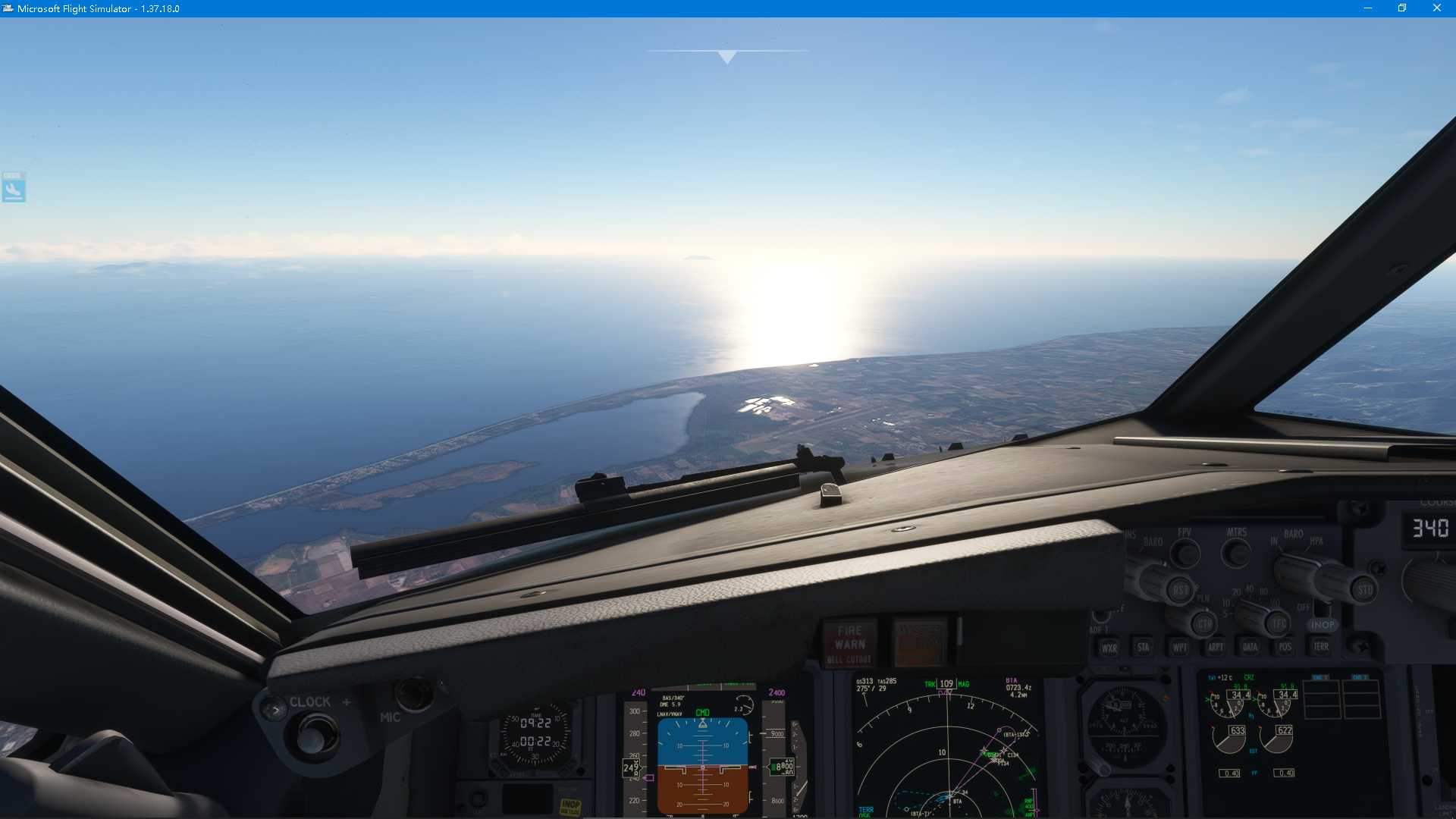Screen dimensions: 1456x819
Task: Minimize the Flight Simulator window
Action: click(x=1368, y=8)
